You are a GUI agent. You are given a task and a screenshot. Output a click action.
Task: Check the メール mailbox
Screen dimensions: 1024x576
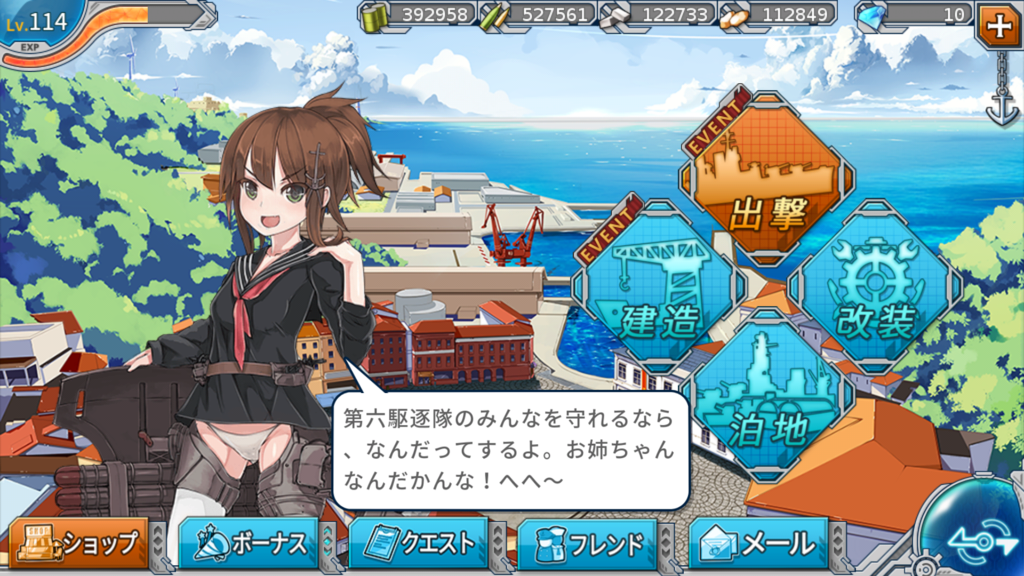760,544
